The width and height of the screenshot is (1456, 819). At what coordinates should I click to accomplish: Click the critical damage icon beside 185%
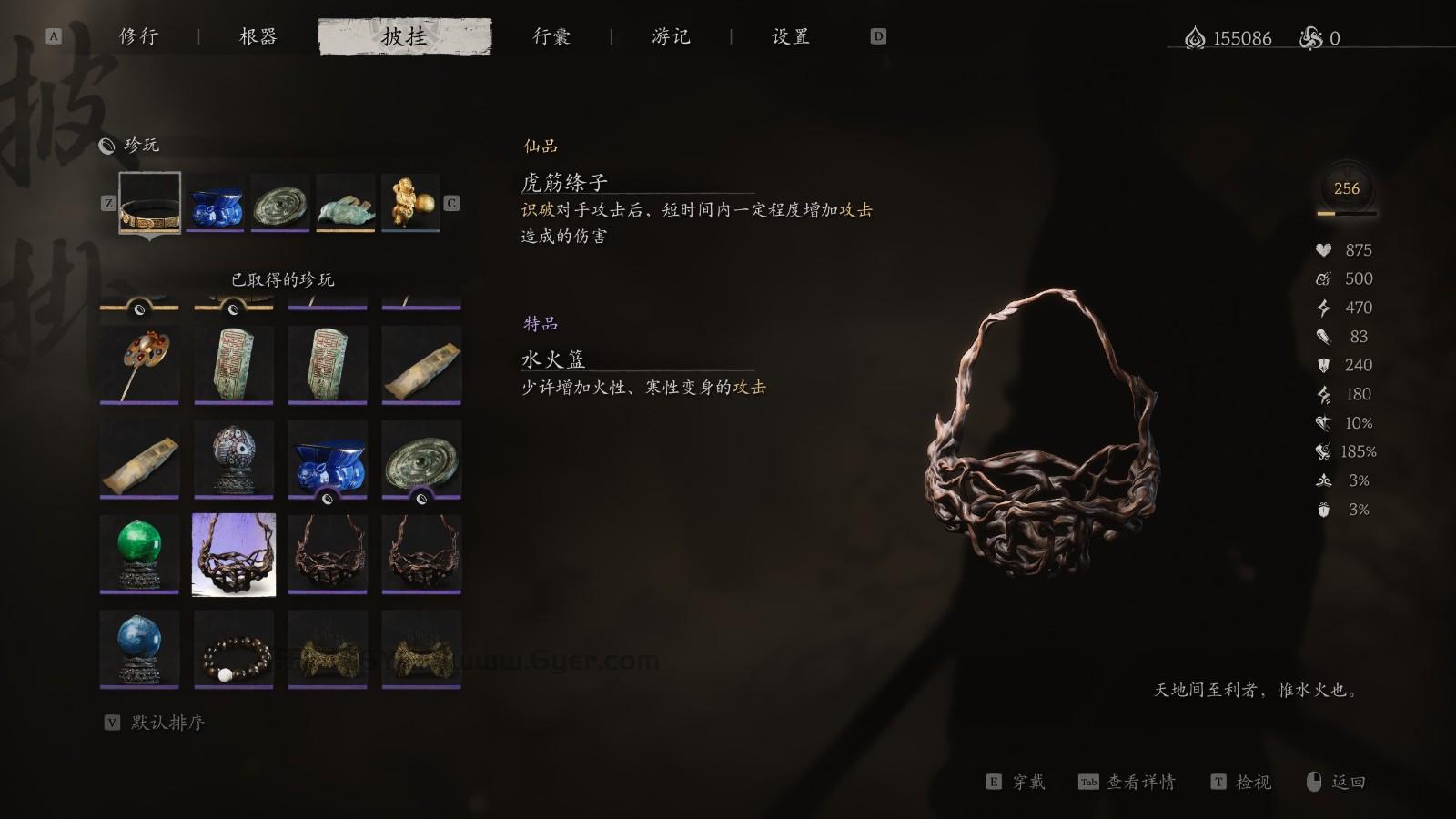pyautogui.click(x=1324, y=451)
